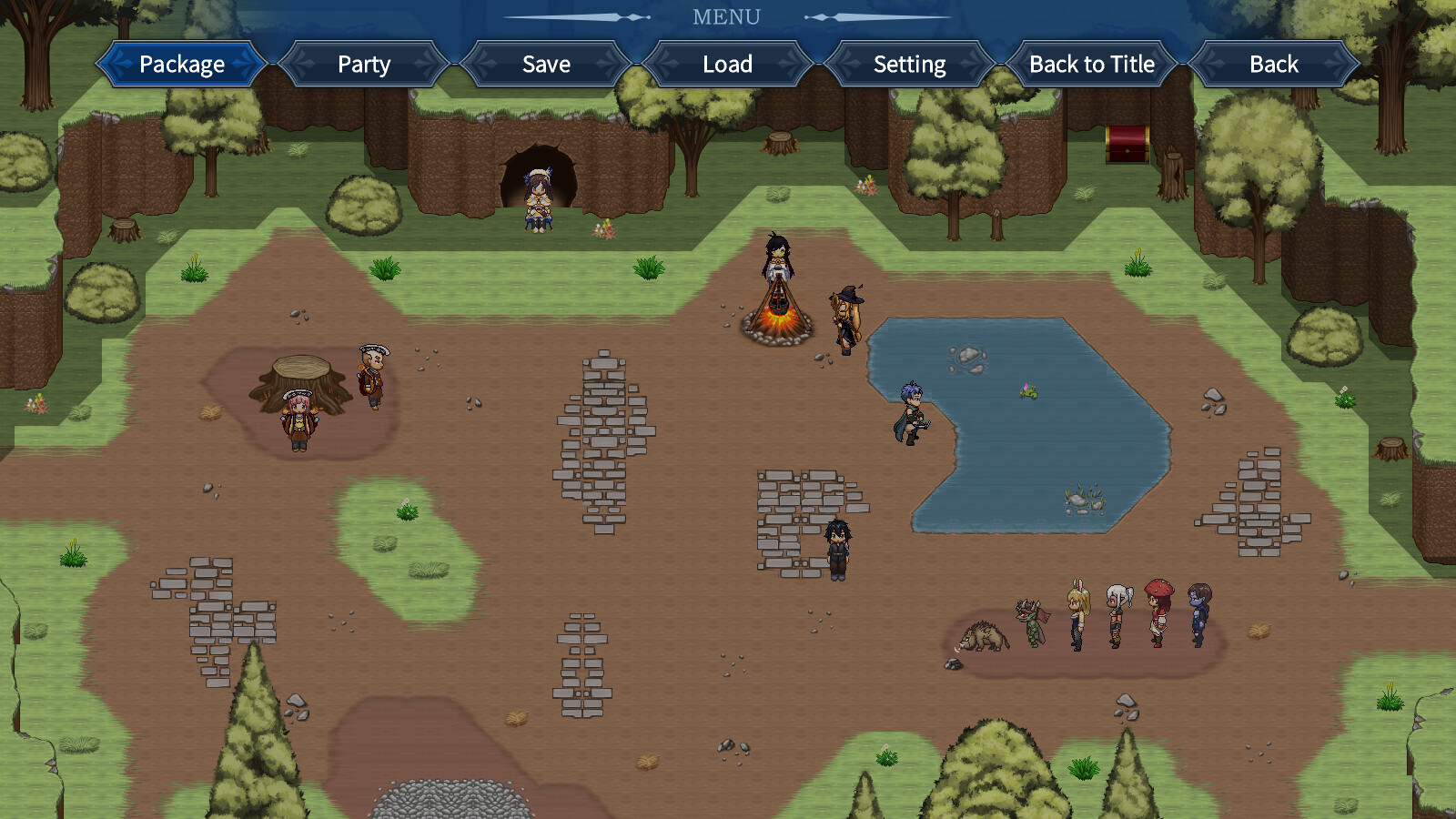The height and width of the screenshot is (819, 1456).
Task: Open the Party menu
Action: pyautogui.click(x=363, y=64)
